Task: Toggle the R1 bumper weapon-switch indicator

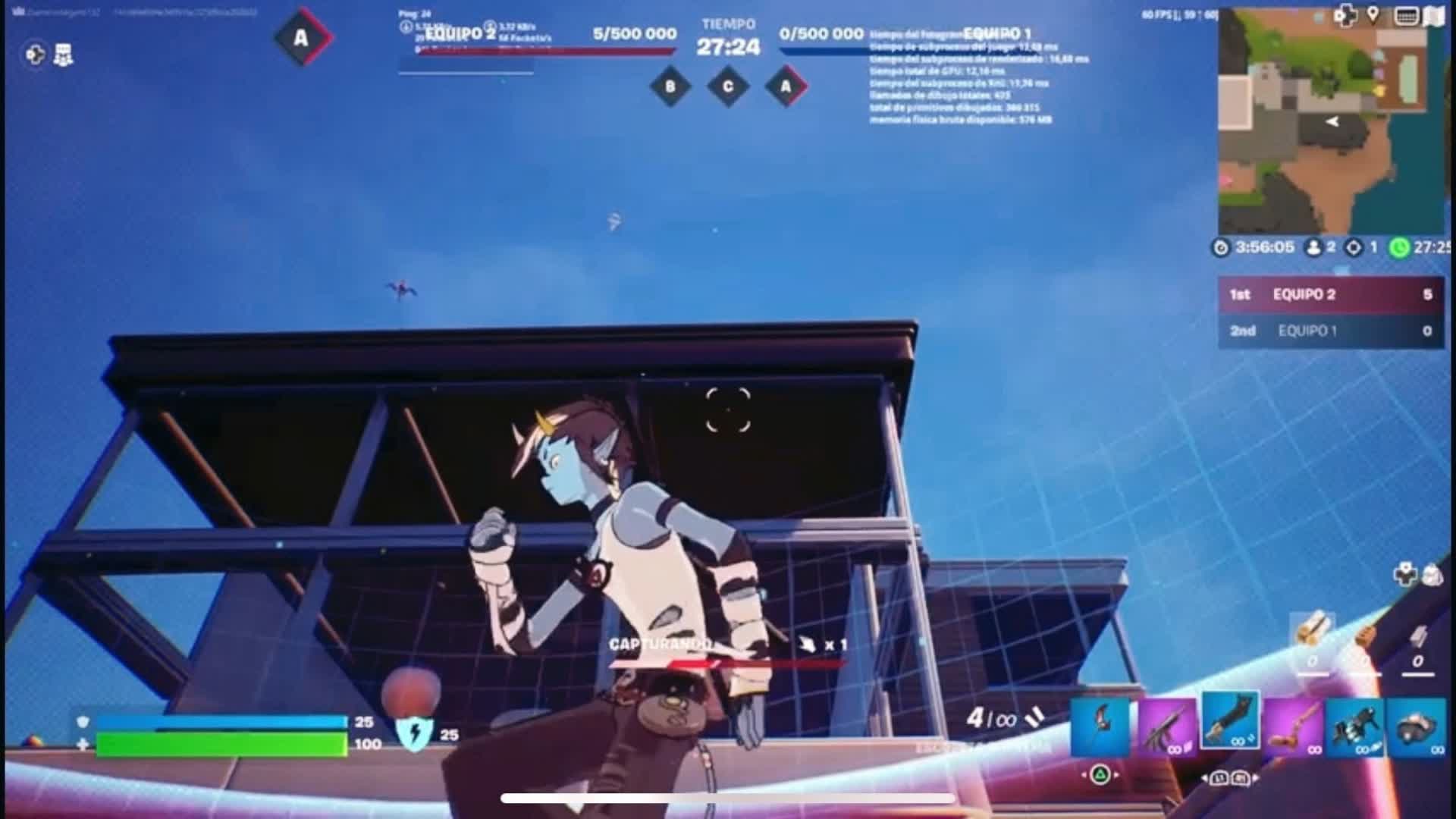Action: (1239, 778)
